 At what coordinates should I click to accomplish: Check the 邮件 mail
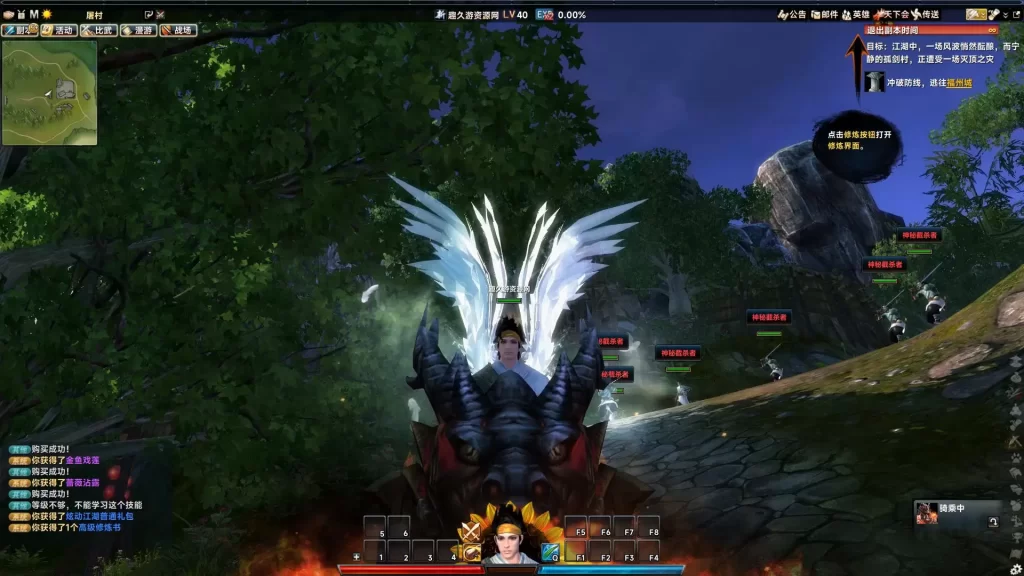[824, 15]
